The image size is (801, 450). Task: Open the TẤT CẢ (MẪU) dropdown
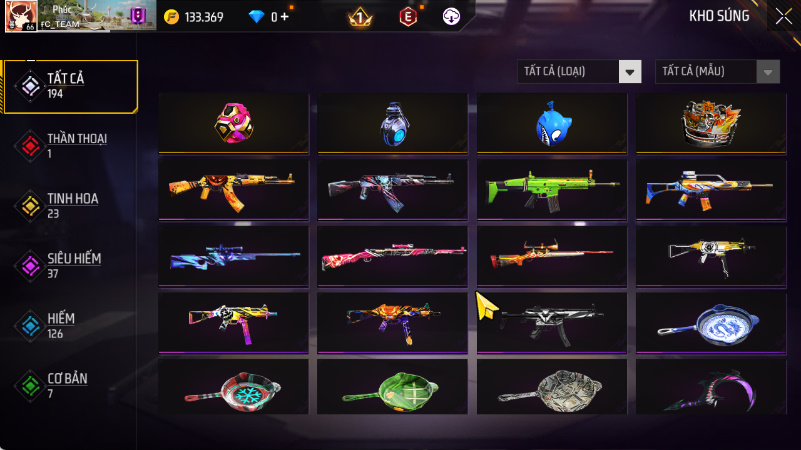tap(717, 71)
